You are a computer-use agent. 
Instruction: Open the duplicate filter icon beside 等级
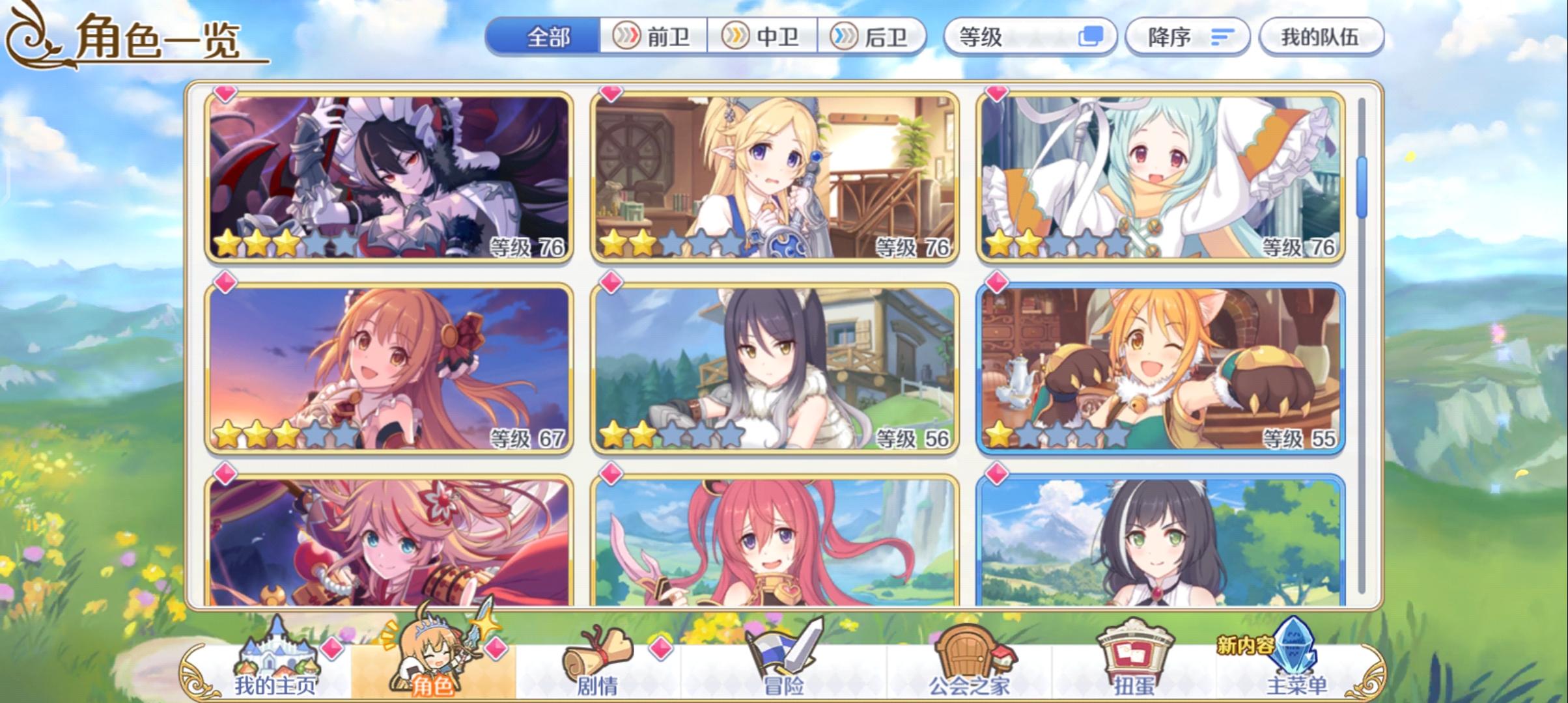[x=1091, y=37]
